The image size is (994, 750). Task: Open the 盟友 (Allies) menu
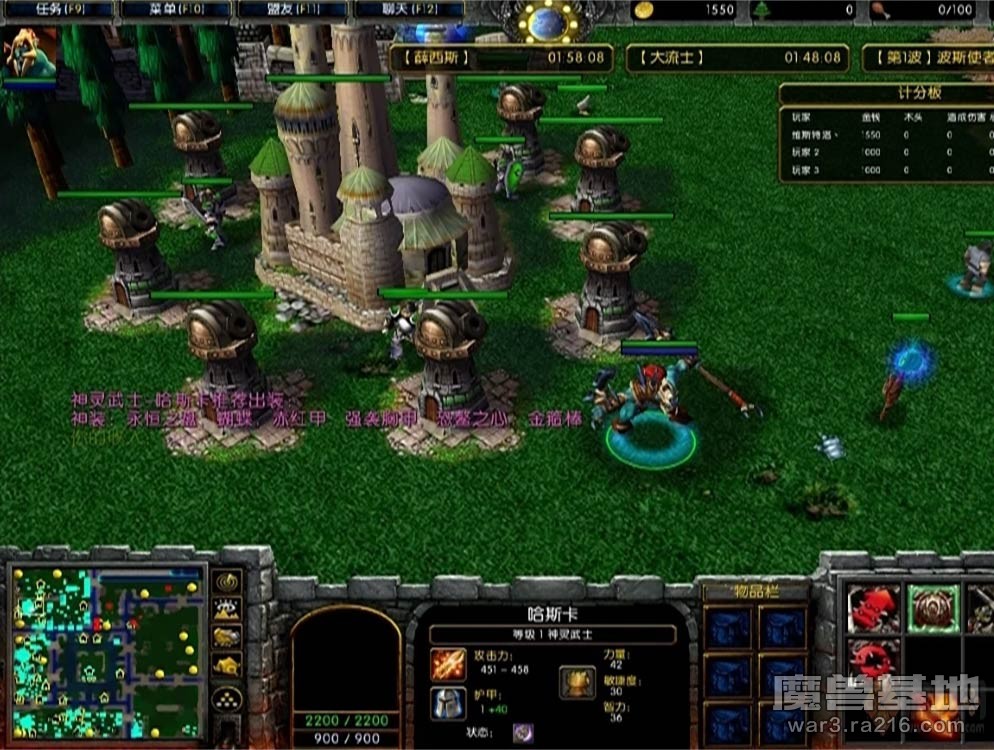click(291, 10)
